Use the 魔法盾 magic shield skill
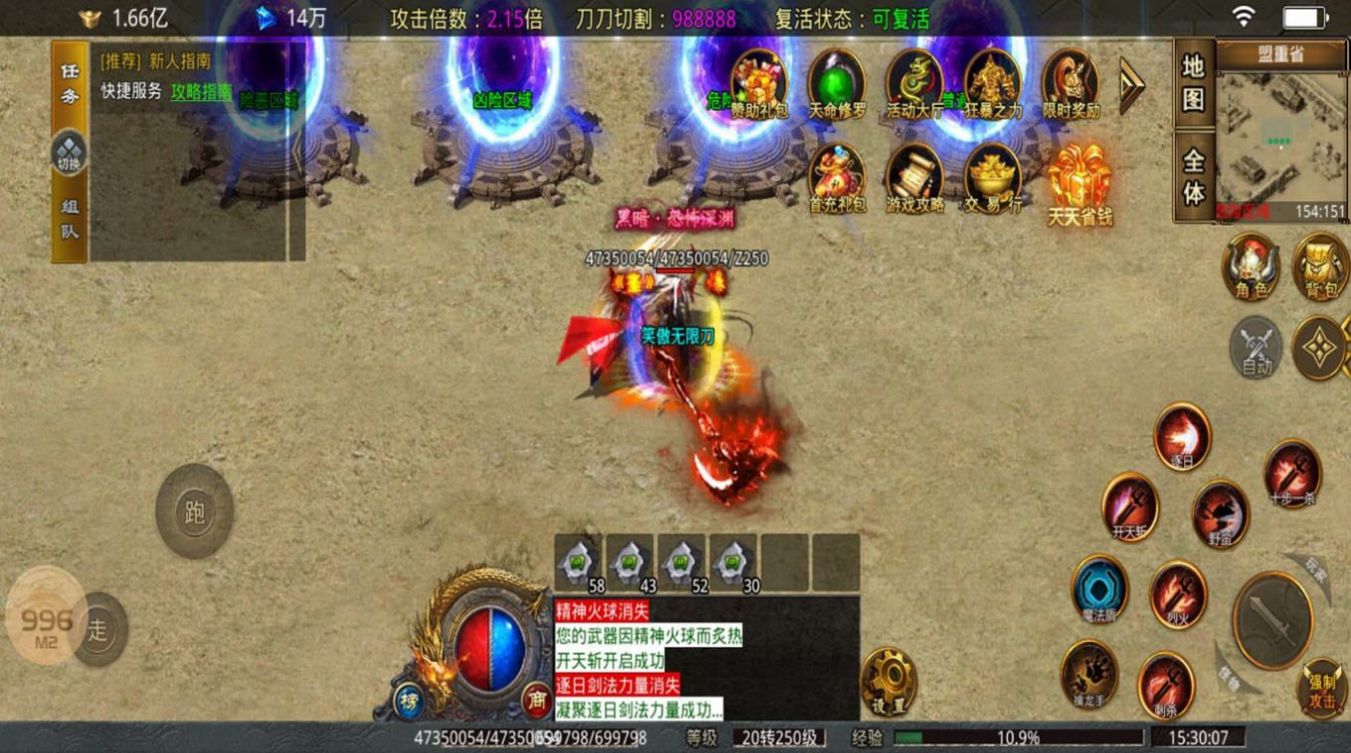This screenshot has height=753, width=1351. [x=1099, y=589]
